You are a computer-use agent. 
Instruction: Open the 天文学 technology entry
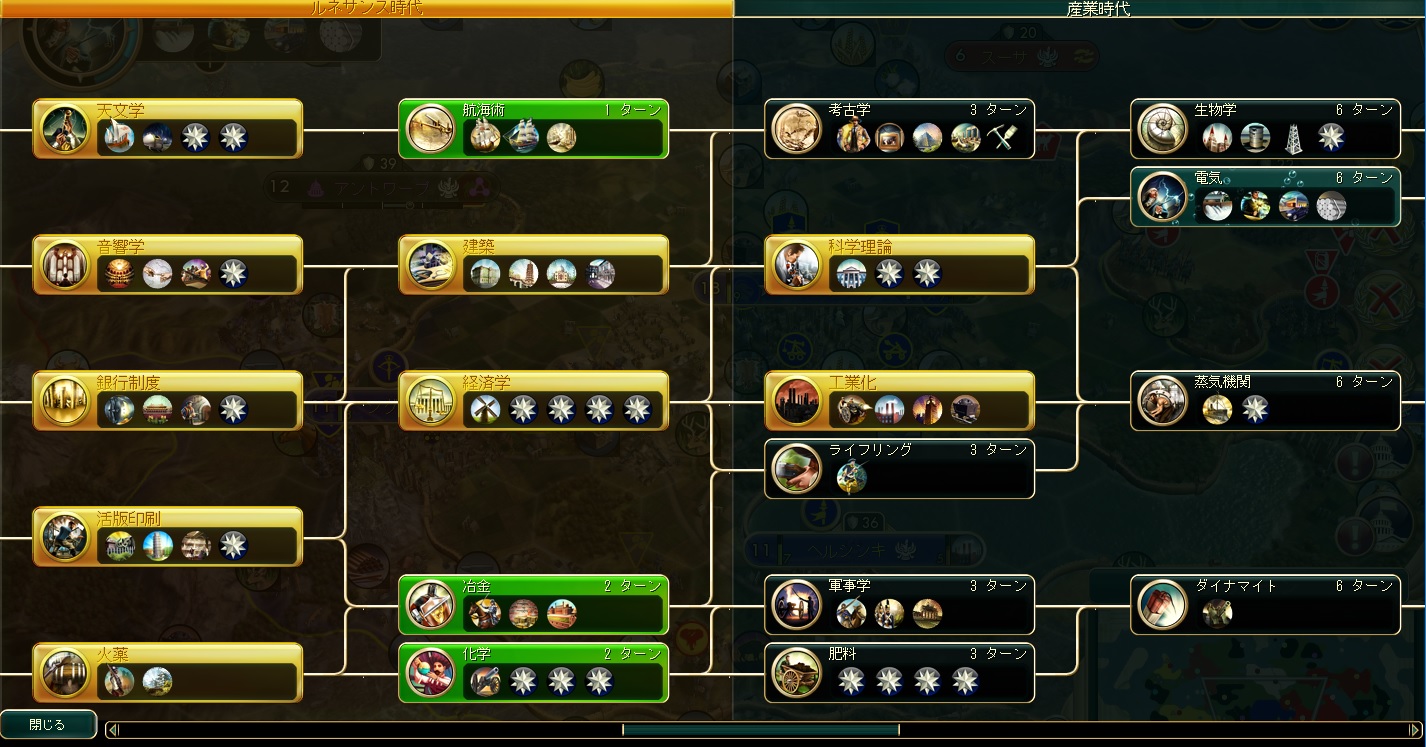point(167,128)
